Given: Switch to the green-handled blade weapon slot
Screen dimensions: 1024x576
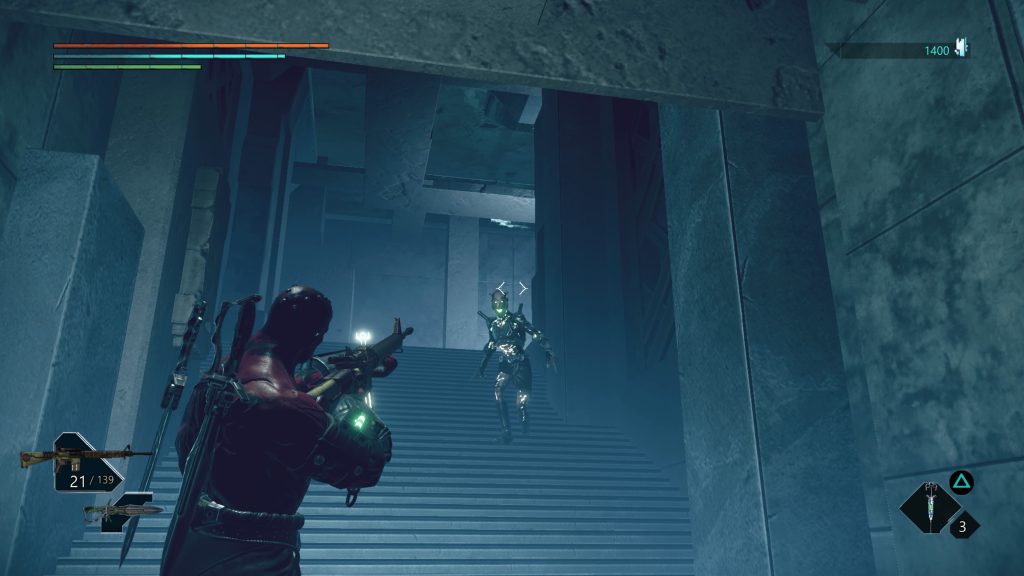Looking at the screenshot, I should tap(124, 511).
